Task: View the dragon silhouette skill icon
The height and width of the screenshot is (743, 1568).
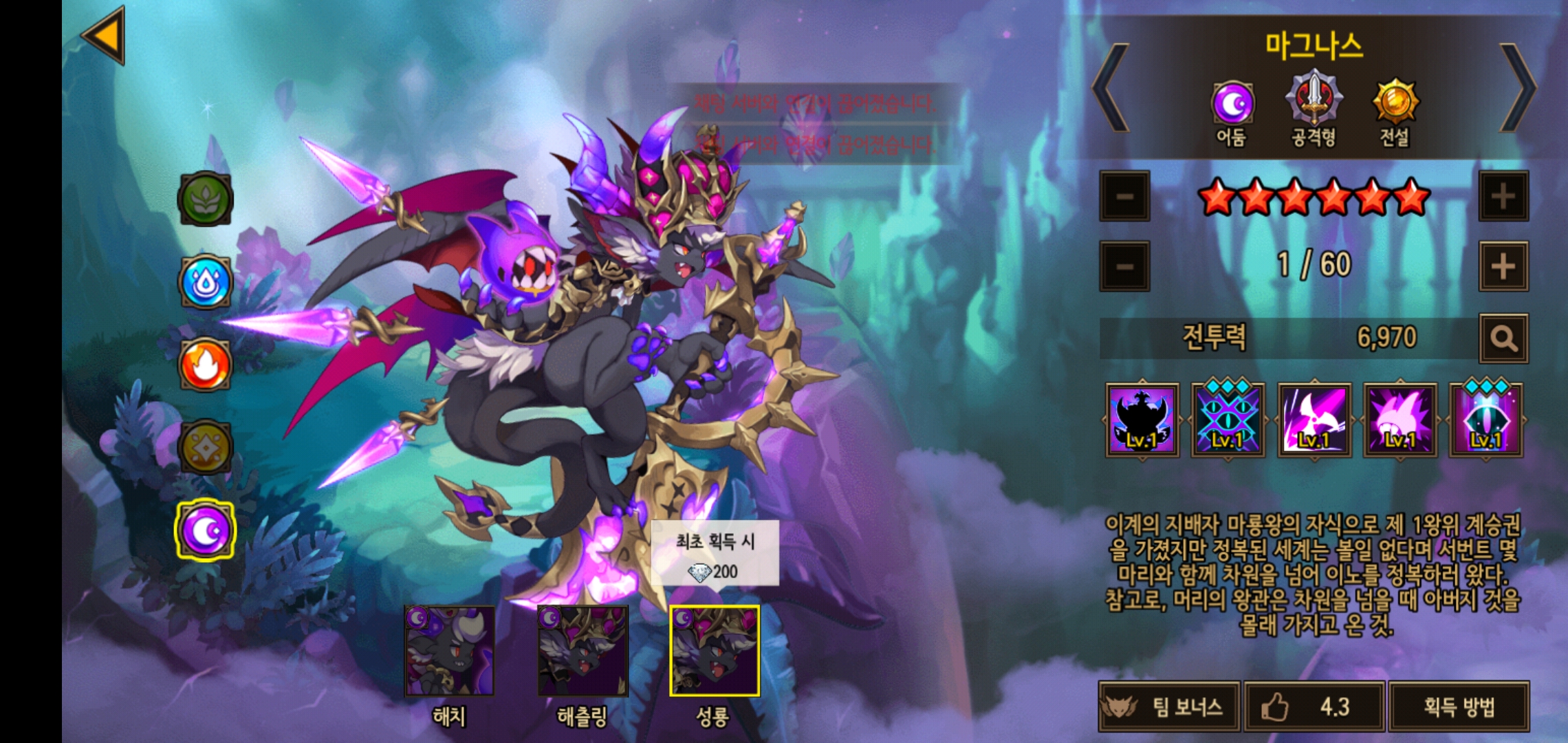Action: (1142, 420)
